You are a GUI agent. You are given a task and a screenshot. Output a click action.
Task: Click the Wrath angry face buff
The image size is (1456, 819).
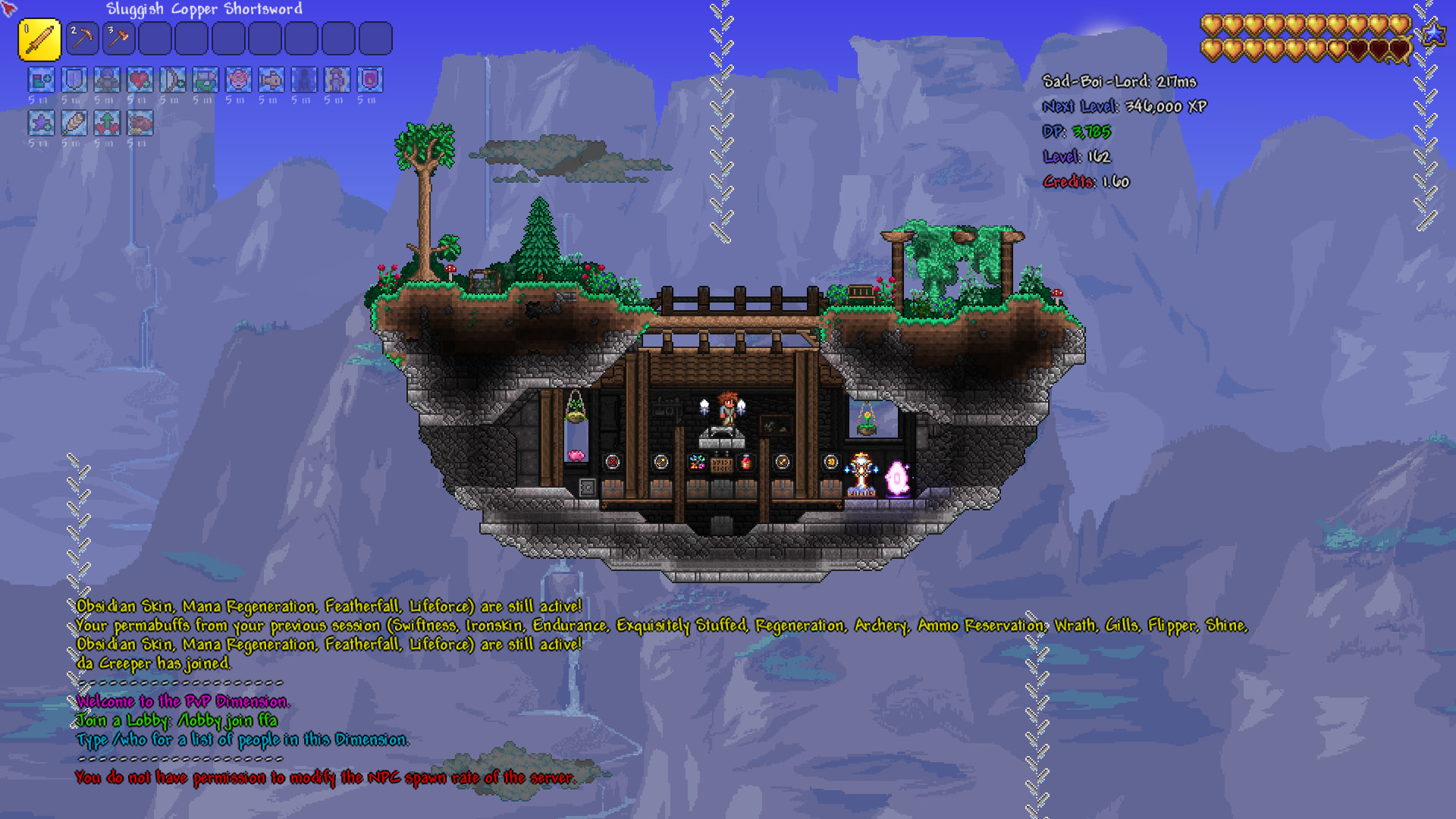tap(238, 80)
